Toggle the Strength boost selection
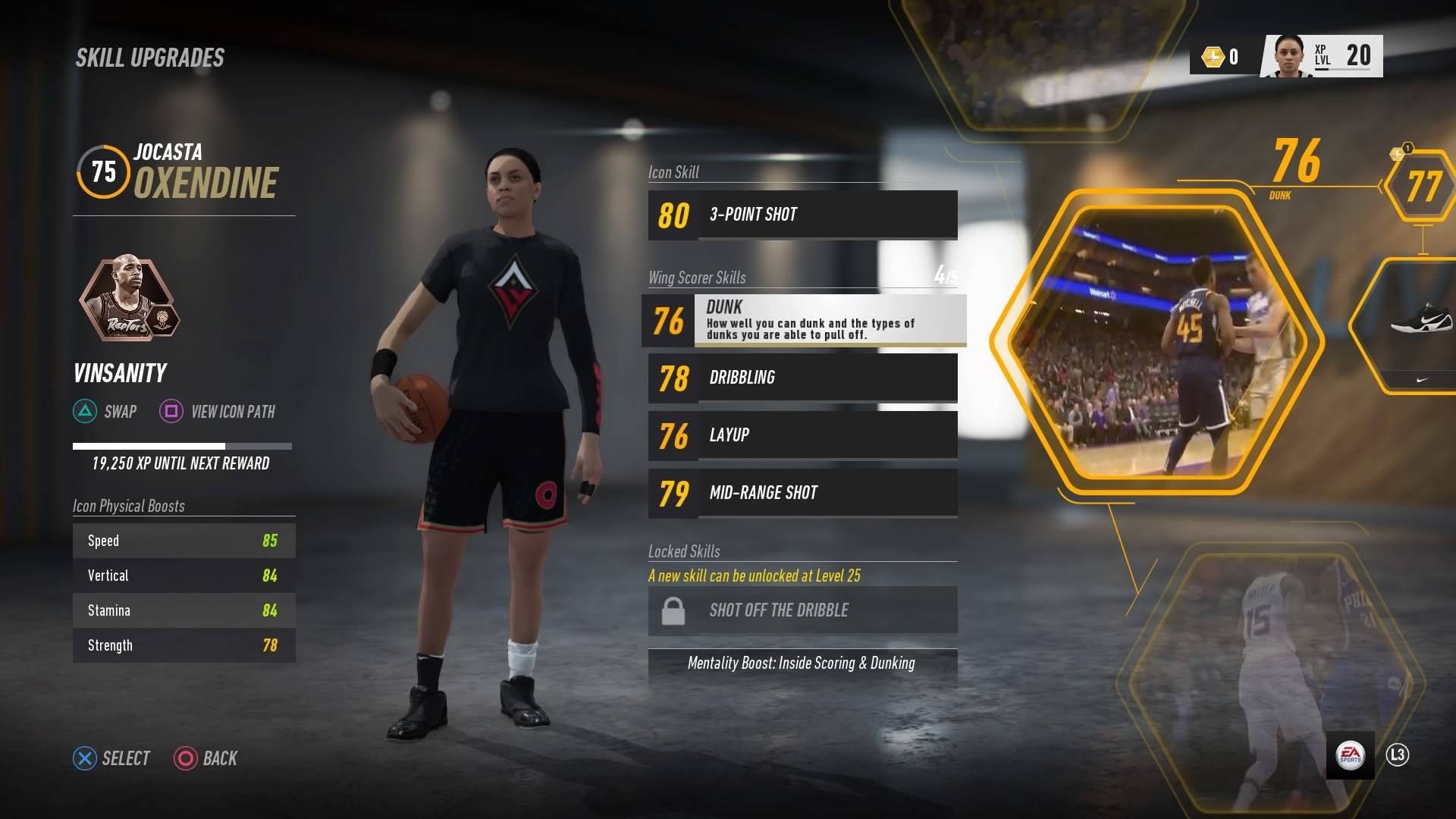 [184, 645]
